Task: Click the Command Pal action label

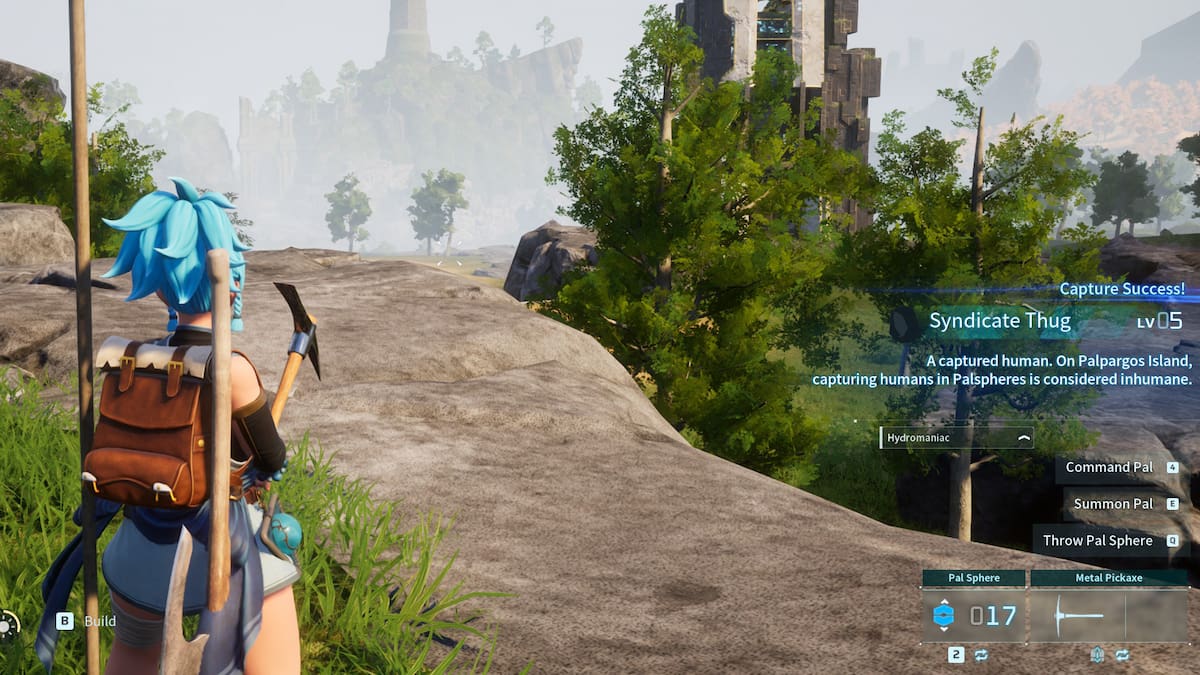Action: (x=1109, y=467)
